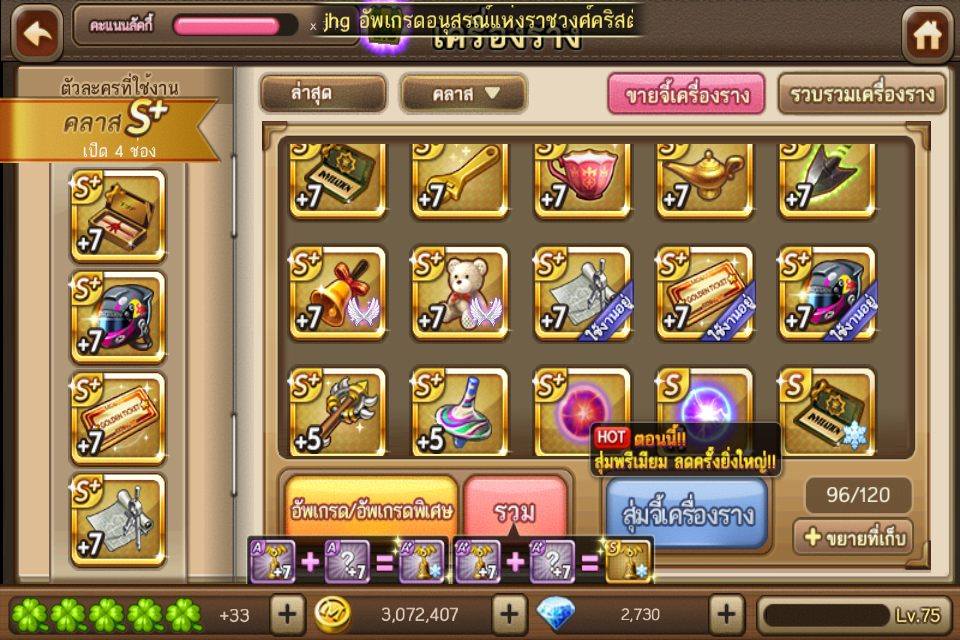The height and width of the screenshot is (640, 960).
Task: Buy diamonds with the plus button
Action: pos(728,613)
